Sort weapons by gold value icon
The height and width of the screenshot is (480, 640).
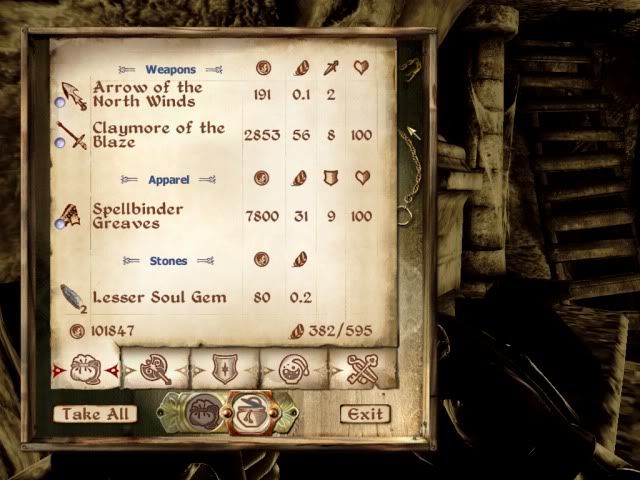click(x=265, y=70)
